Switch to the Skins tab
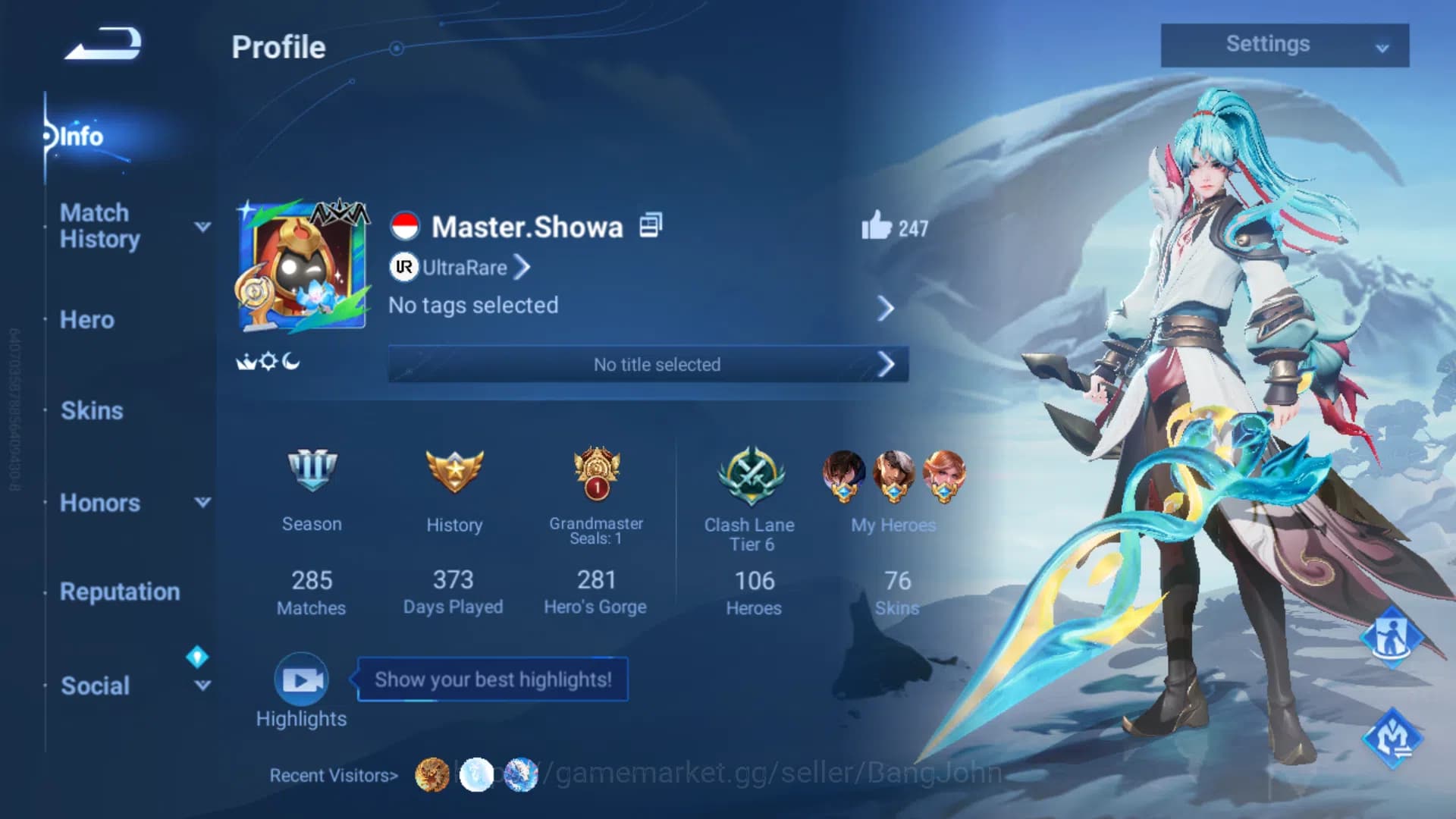The width and height of the screenshot is (1456, 819). 90,410
